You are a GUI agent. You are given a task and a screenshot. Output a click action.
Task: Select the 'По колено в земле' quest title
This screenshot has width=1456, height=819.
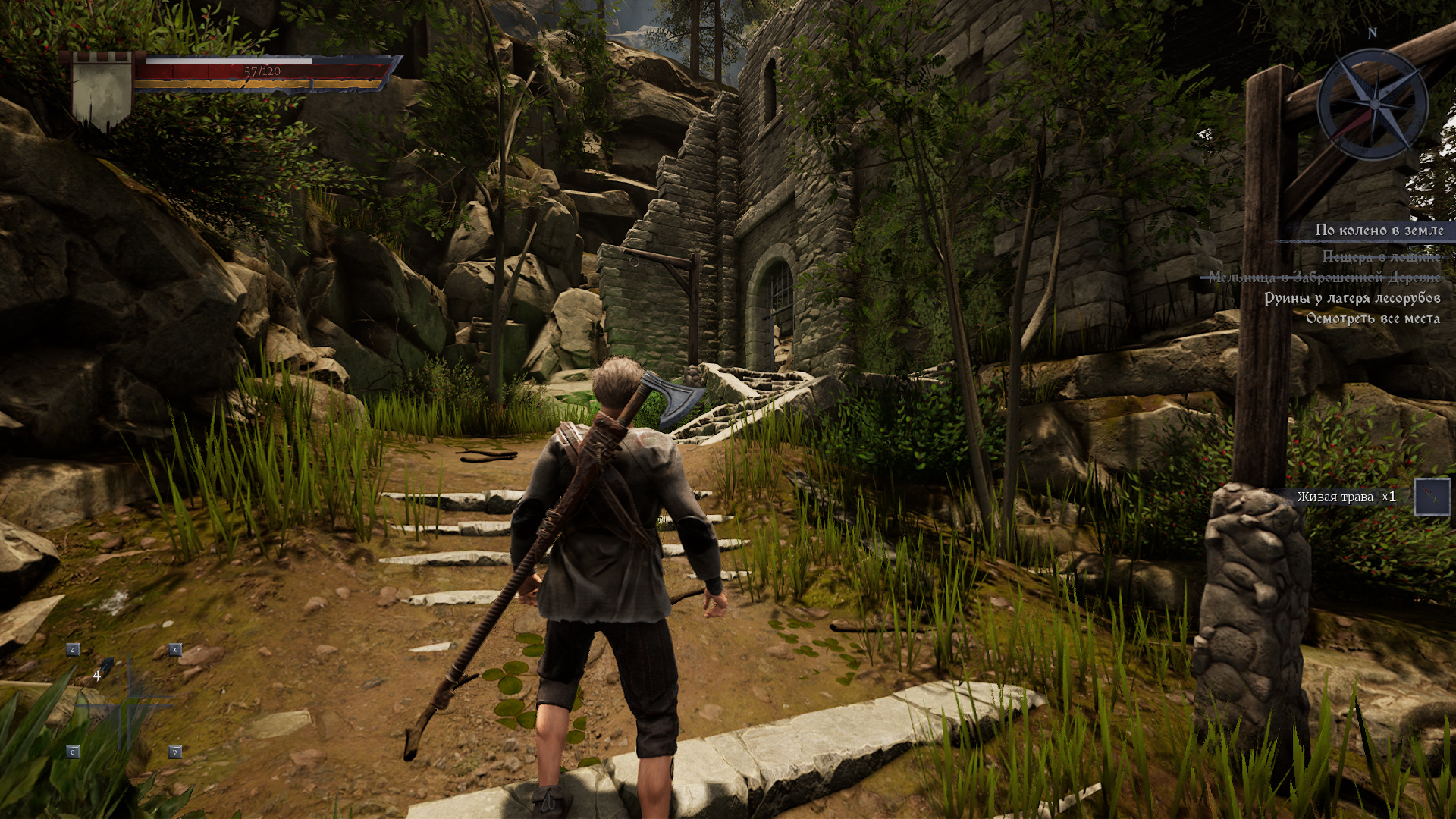click(1379, 231)
